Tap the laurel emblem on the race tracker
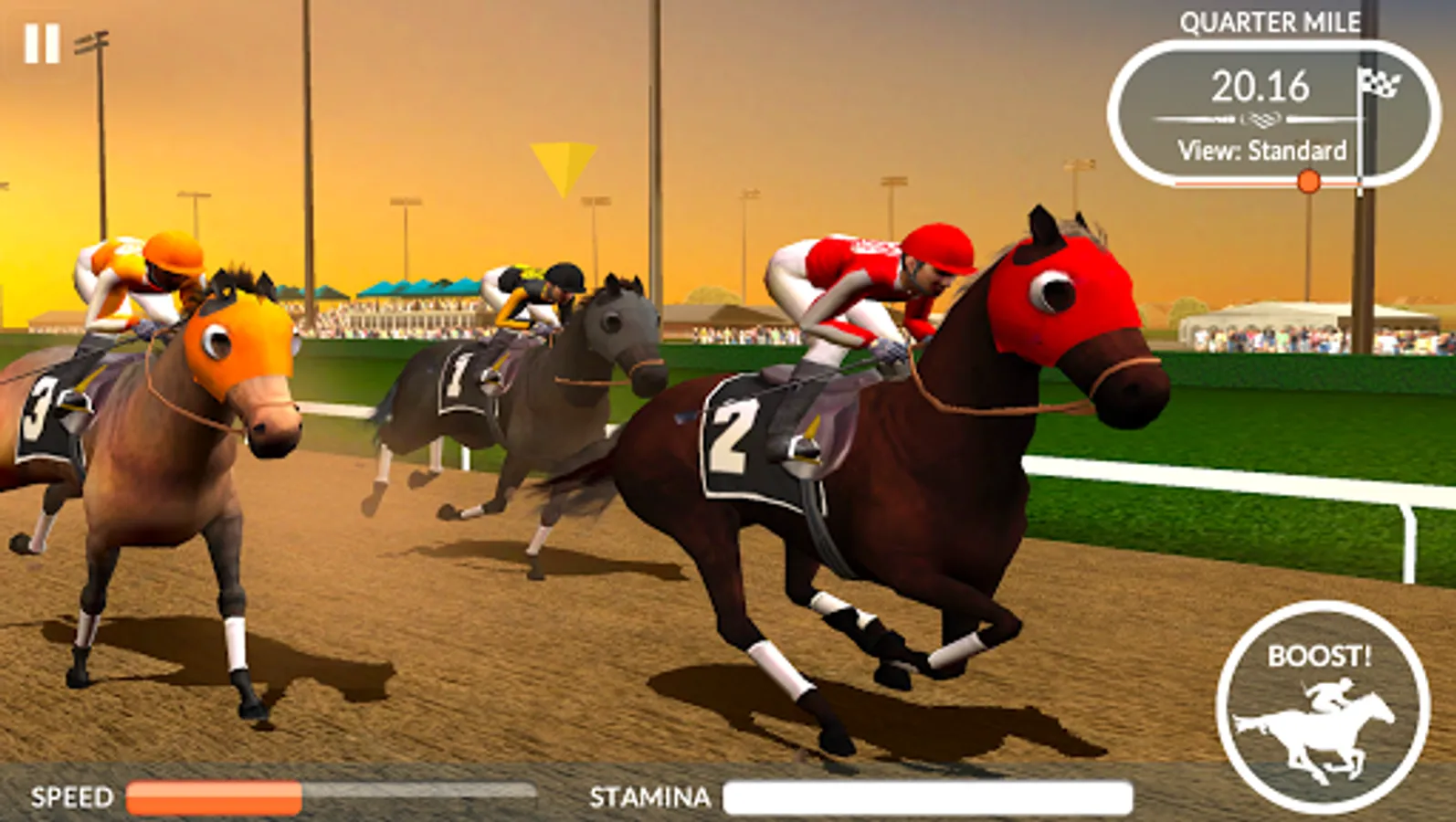Viewport: 1456px width, 822px height. coord(1262,118)
